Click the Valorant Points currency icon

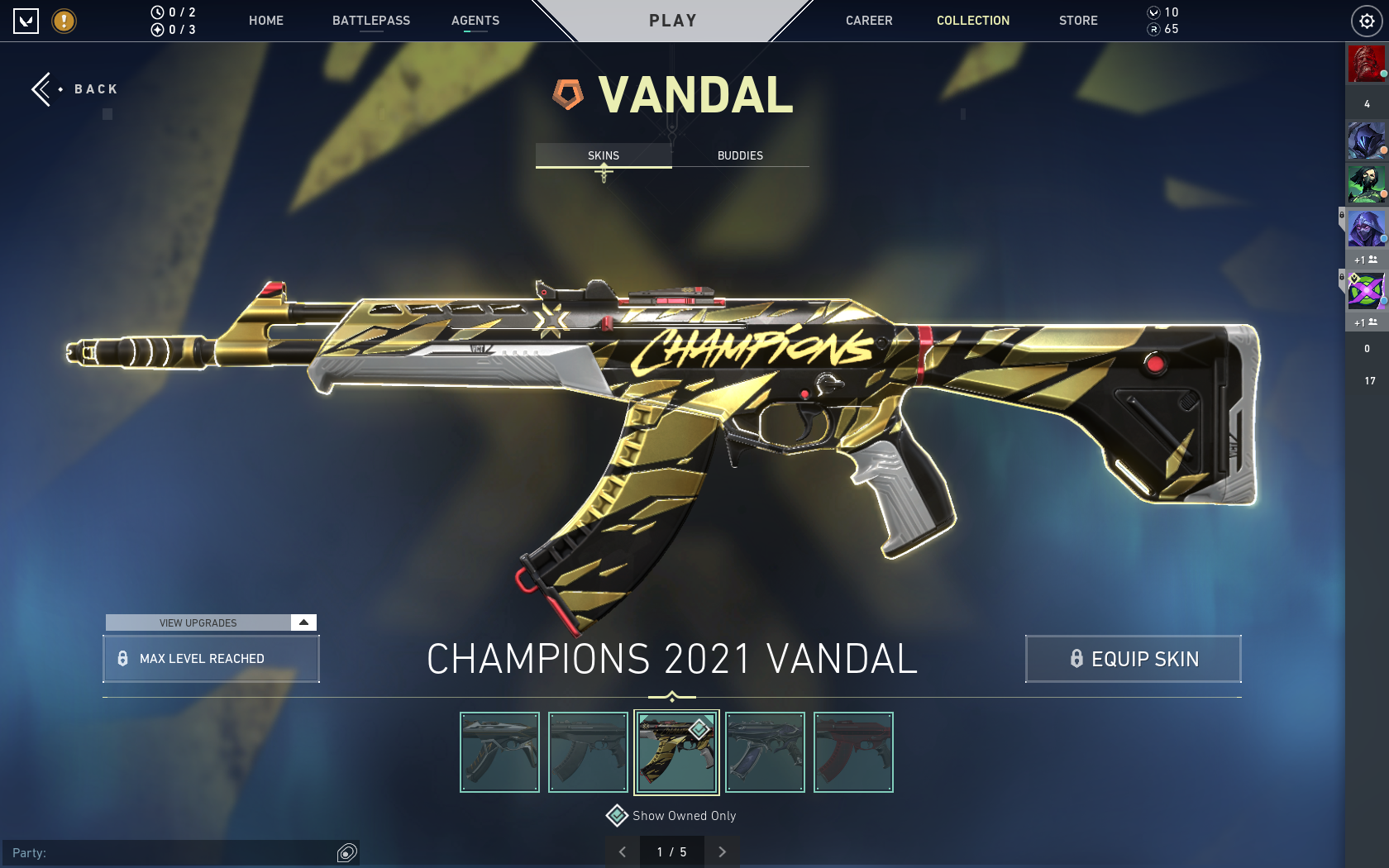tap(1154, 12)
